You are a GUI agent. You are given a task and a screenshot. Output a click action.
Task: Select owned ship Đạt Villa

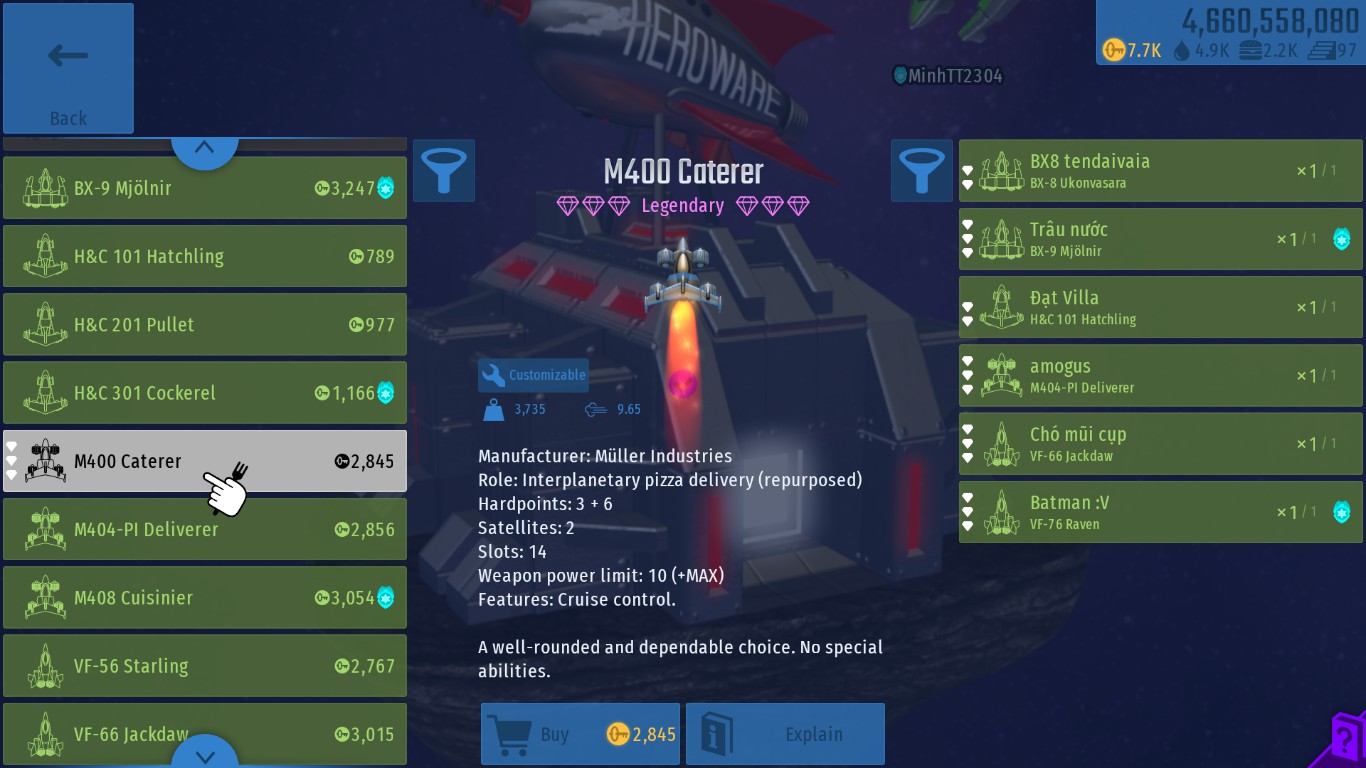[x=1160, y=307]
